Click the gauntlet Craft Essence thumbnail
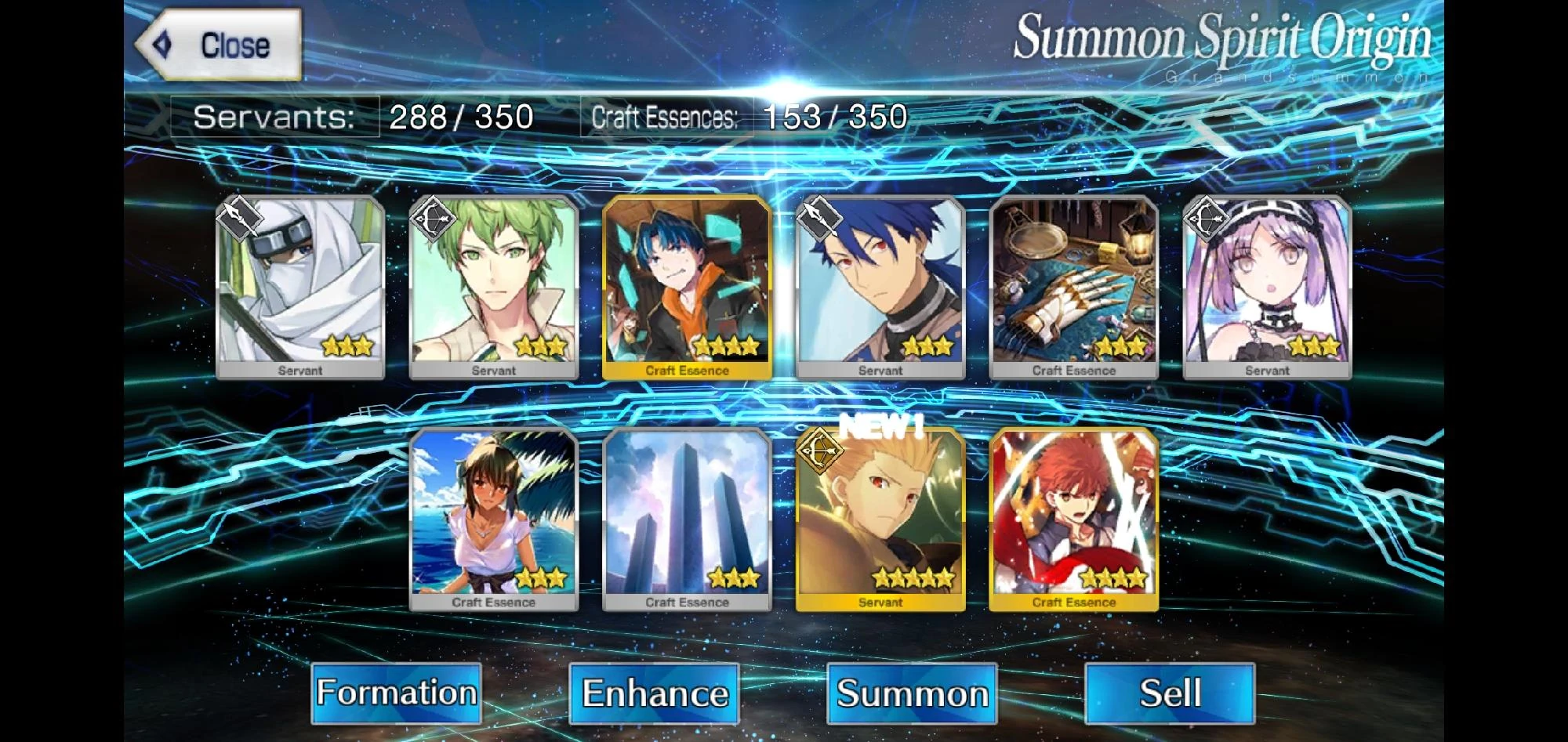This screenshot has height=742, width=1568. pos(1073,286)
